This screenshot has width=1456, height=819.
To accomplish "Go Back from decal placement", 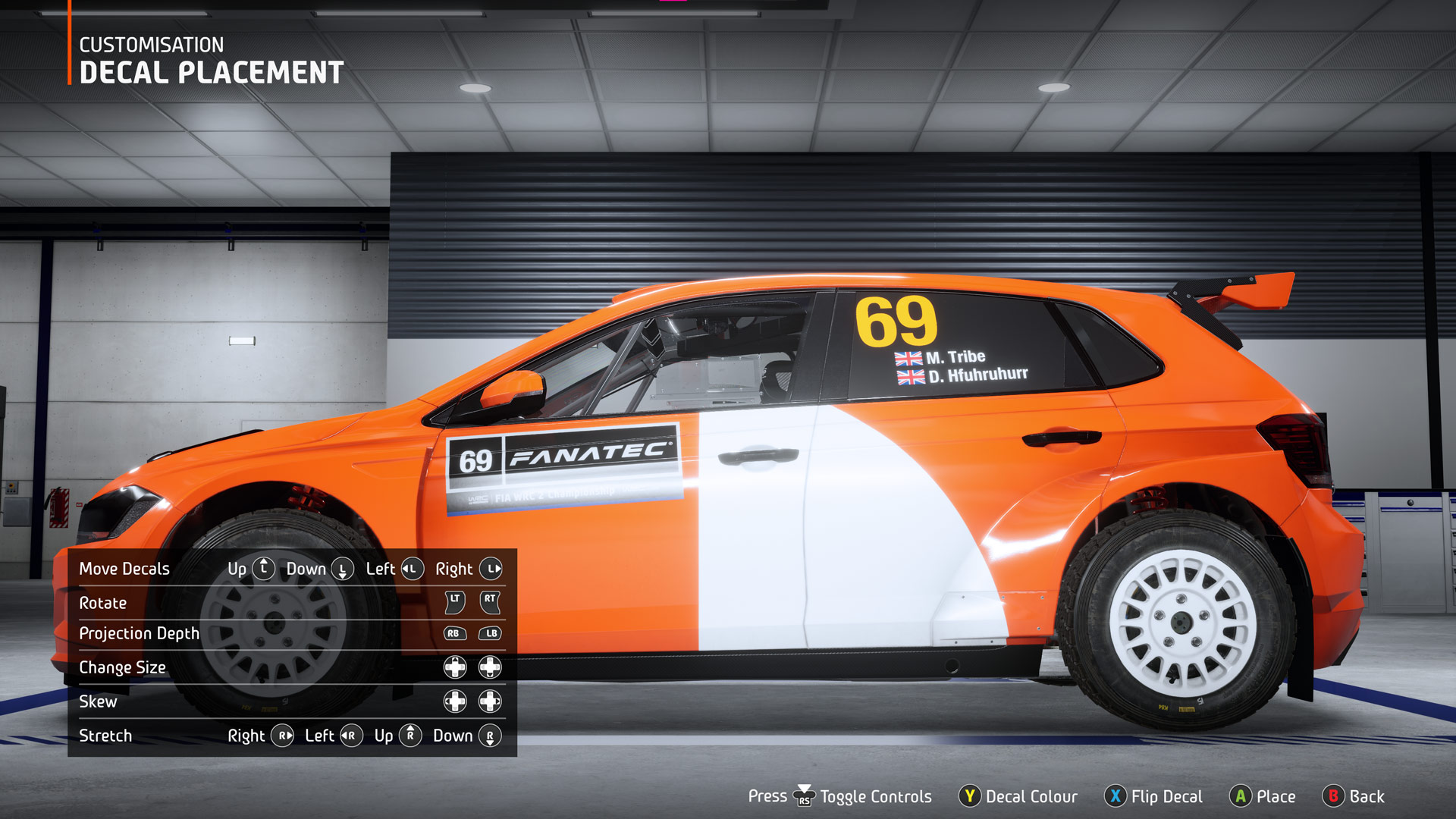I will tap(1354, 796).
